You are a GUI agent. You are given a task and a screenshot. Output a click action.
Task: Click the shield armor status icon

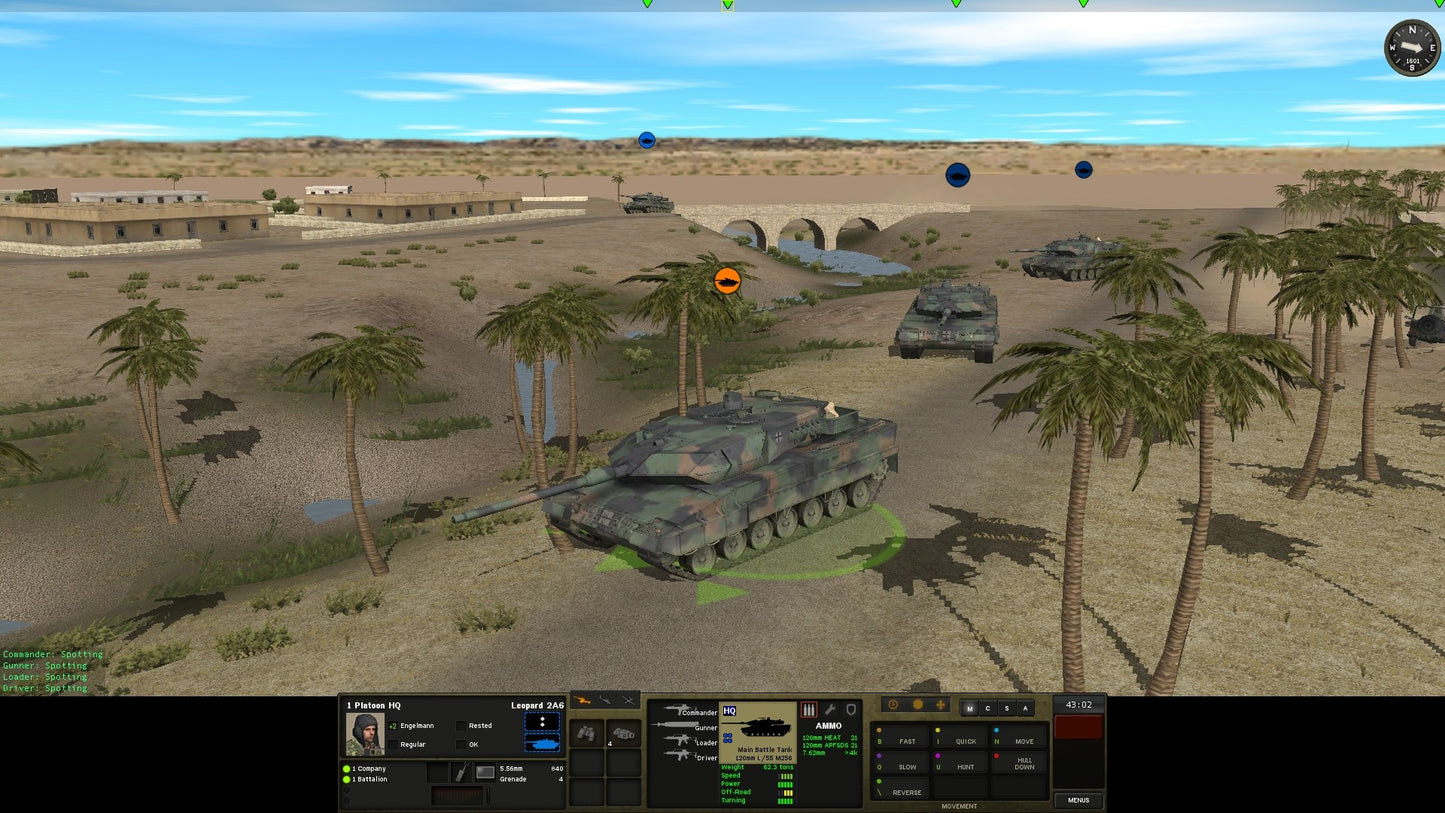tap(852, 710)
